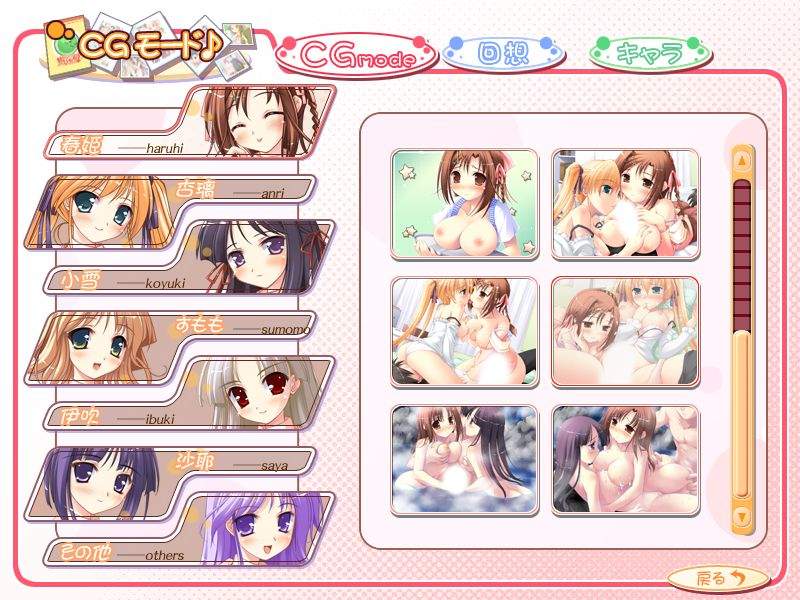800x600 pixels.
Task: Switch to the CG mode tab
Action: [x=357, y=56]
